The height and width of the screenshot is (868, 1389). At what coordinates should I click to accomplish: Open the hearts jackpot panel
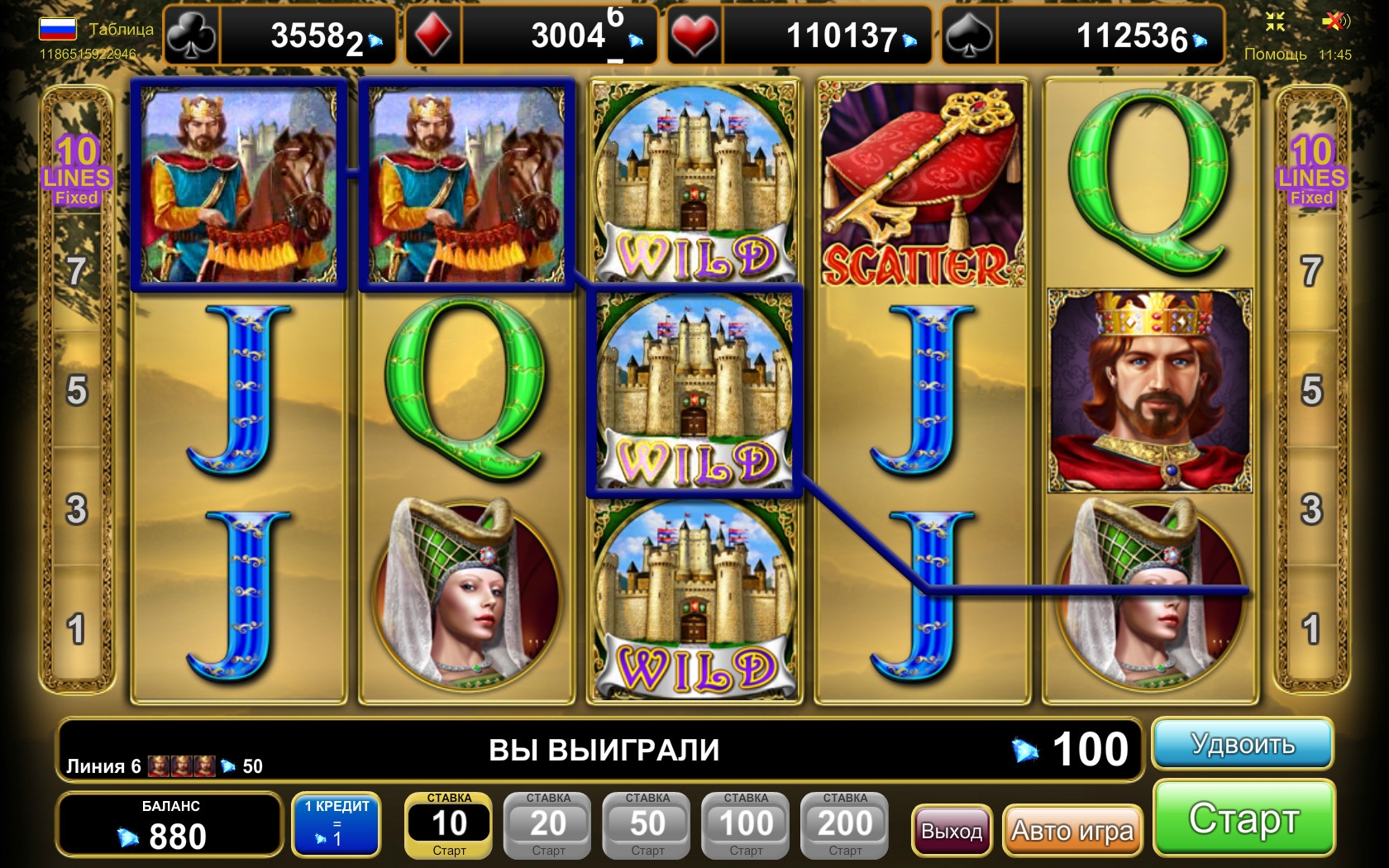click(x=799, y=36)
